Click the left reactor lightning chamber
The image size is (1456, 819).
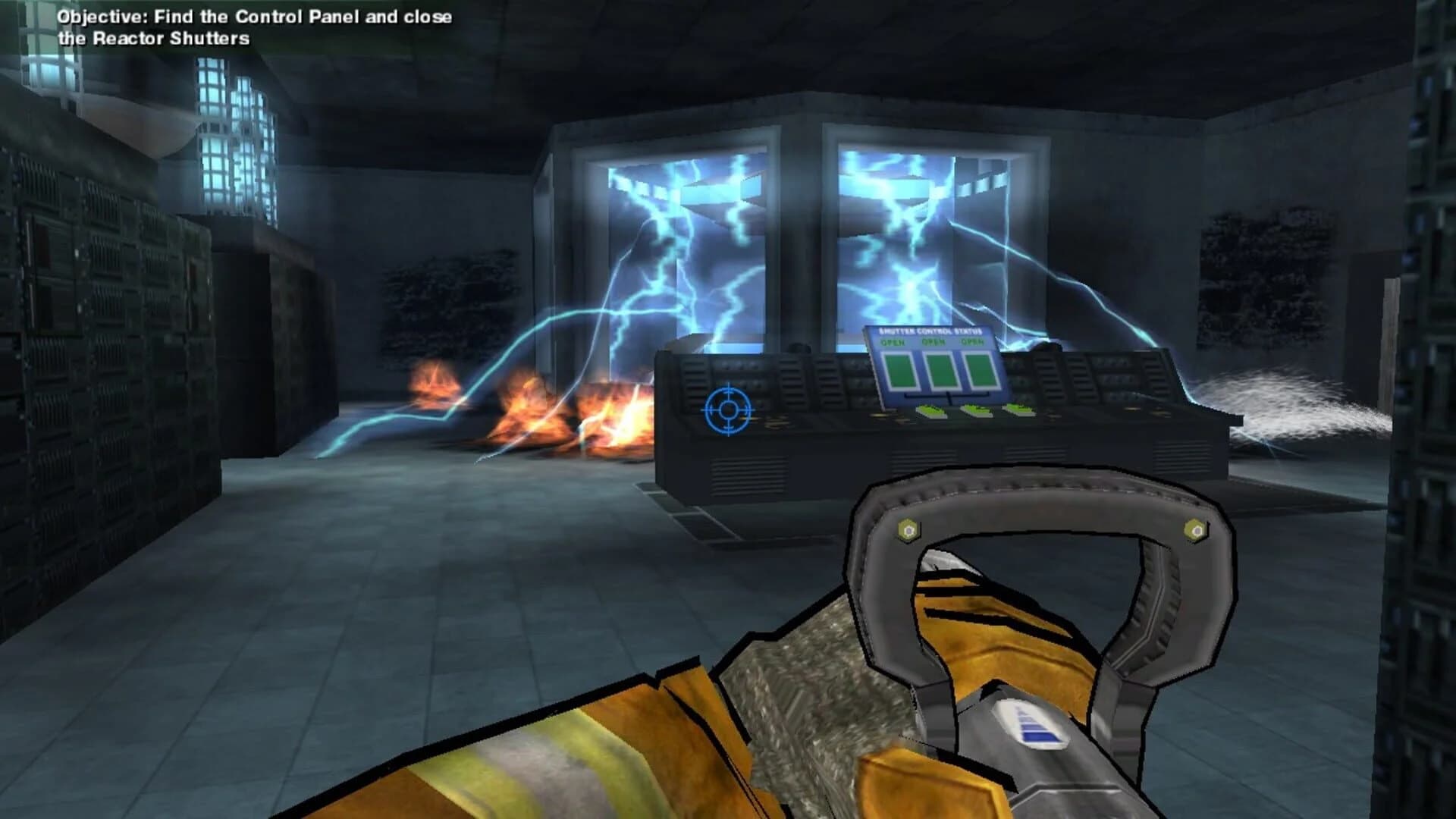(682, 243)
